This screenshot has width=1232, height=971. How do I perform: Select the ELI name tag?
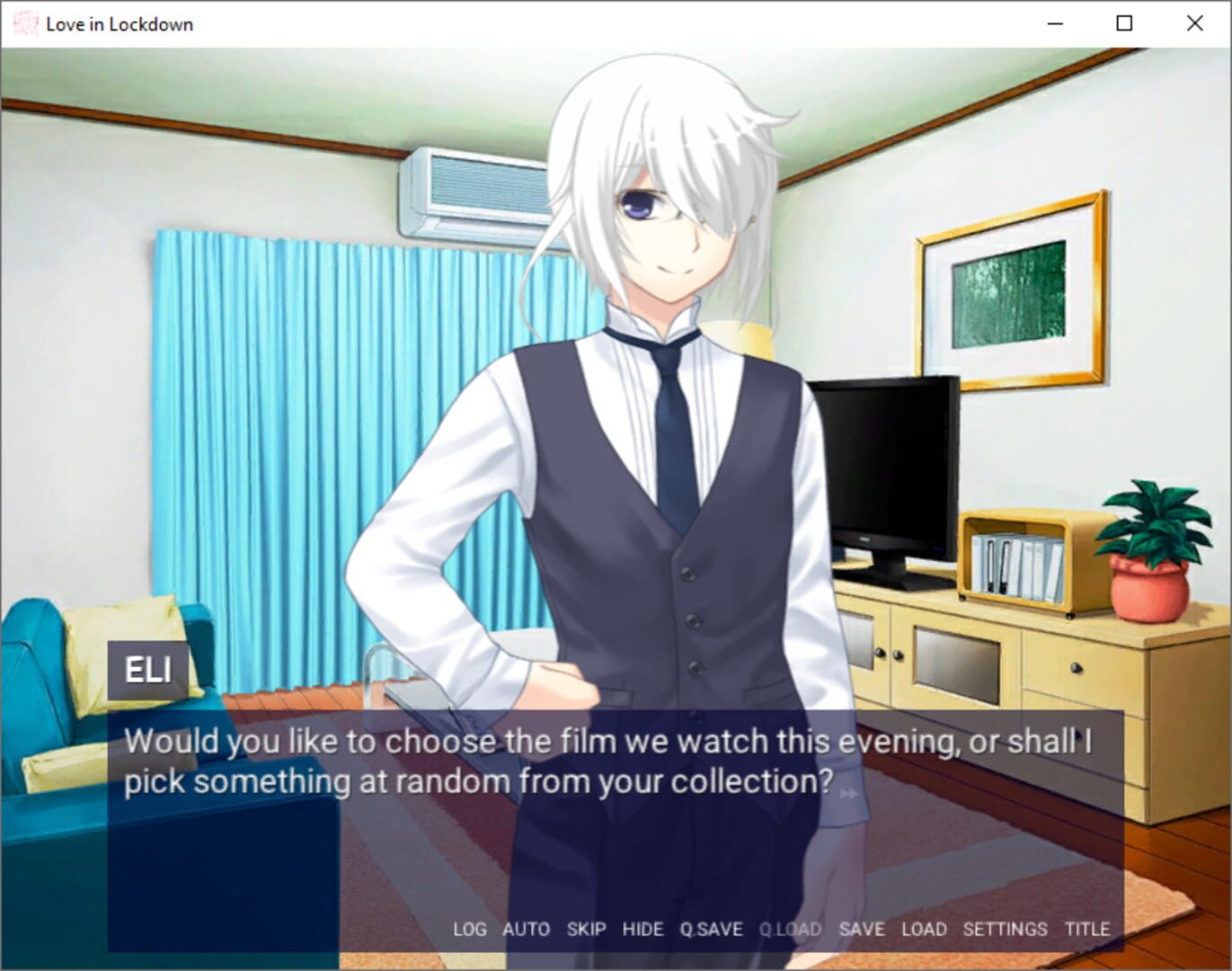(x=149, y=669)
